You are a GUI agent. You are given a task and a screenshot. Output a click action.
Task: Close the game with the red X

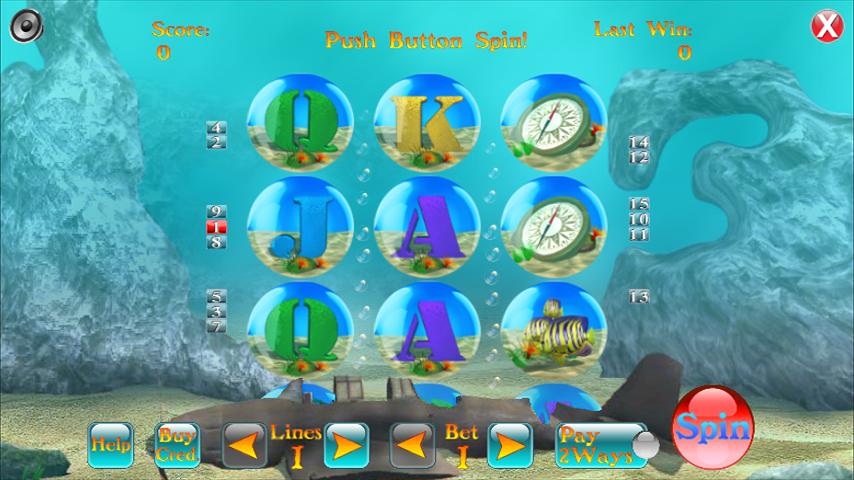(826, 26)
